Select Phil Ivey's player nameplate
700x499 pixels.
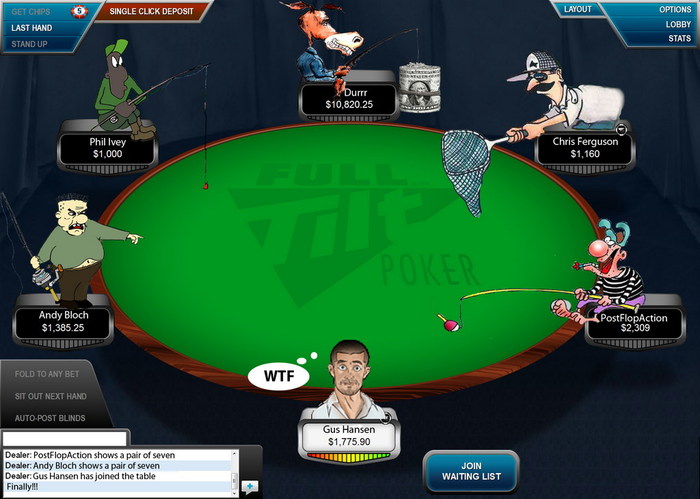pos(107,148)
